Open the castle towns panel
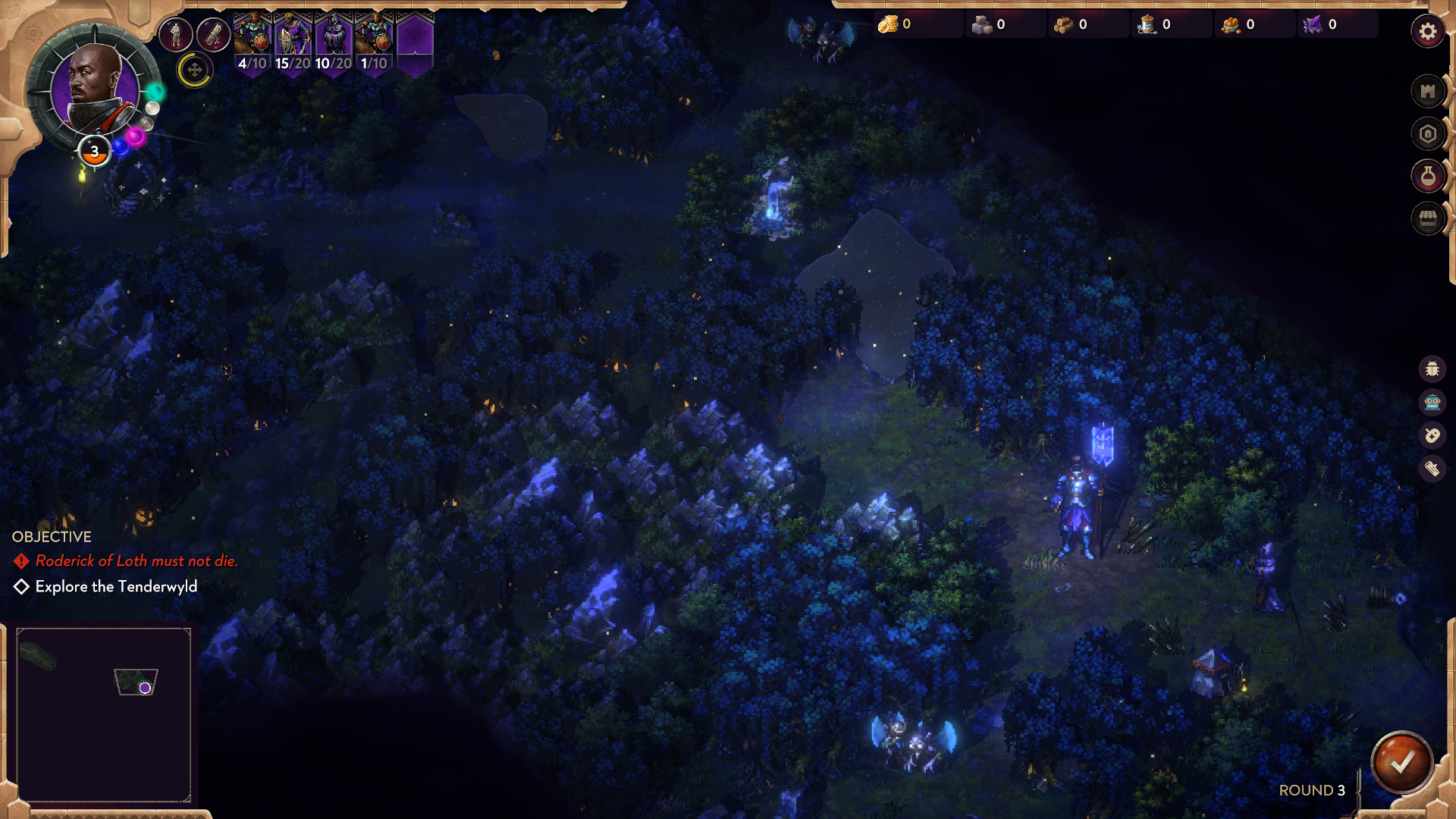Viewport: 1456px width, 819px height. (1427, 92)
